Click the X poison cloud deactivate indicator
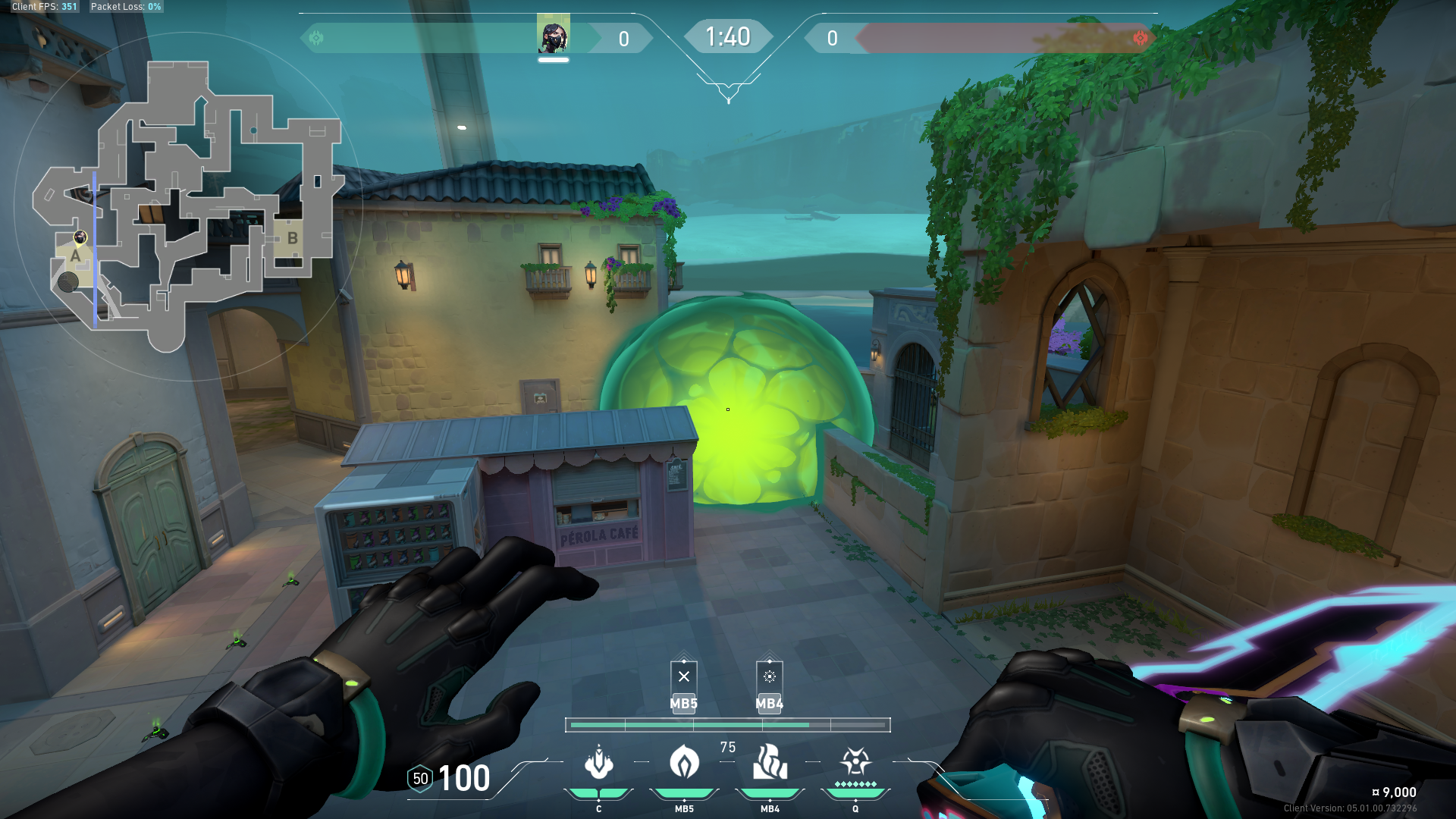1456x819 pixels. click(x=684, y=676)
